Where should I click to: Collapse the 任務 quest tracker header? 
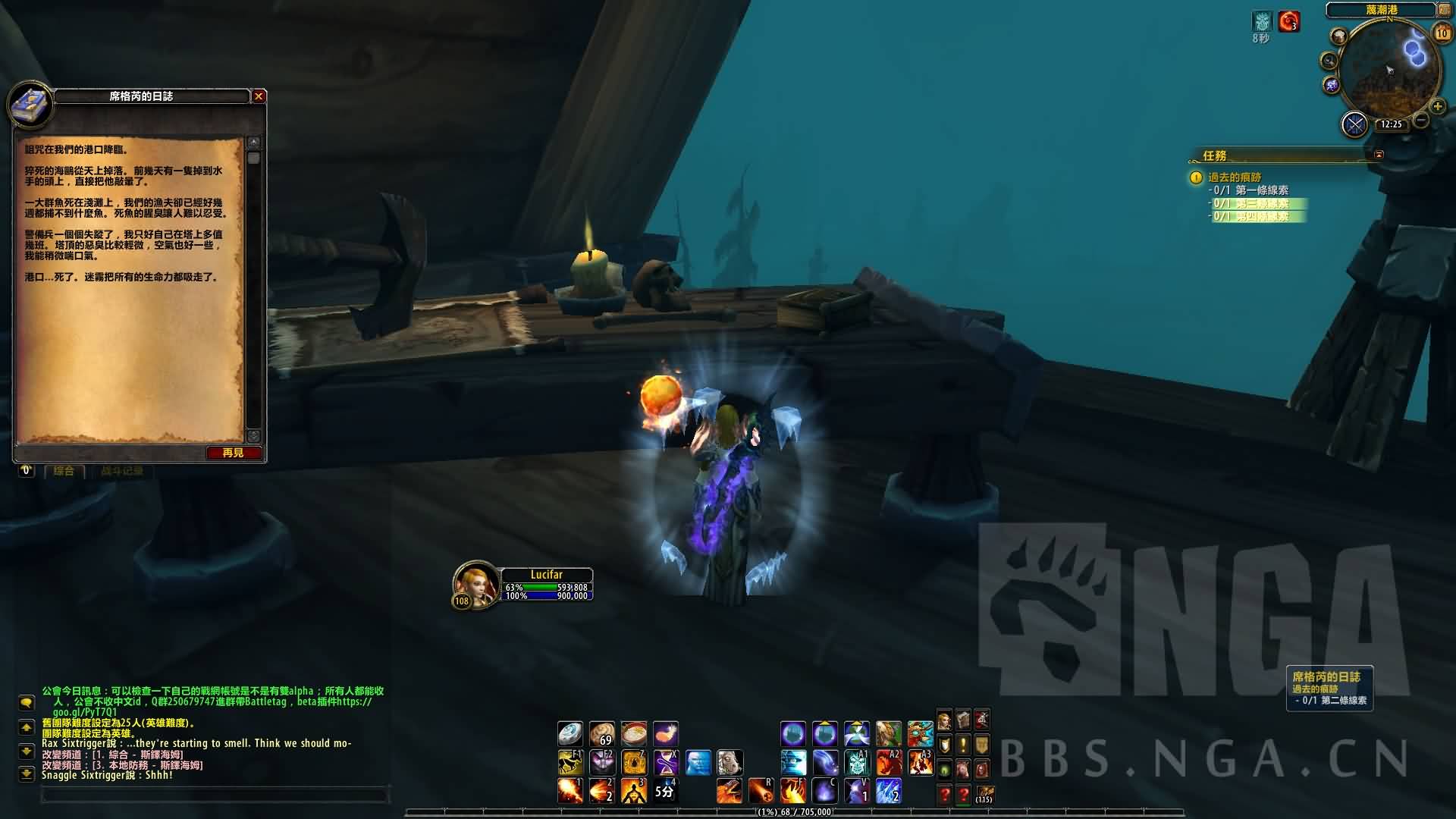click(1379, 155)
